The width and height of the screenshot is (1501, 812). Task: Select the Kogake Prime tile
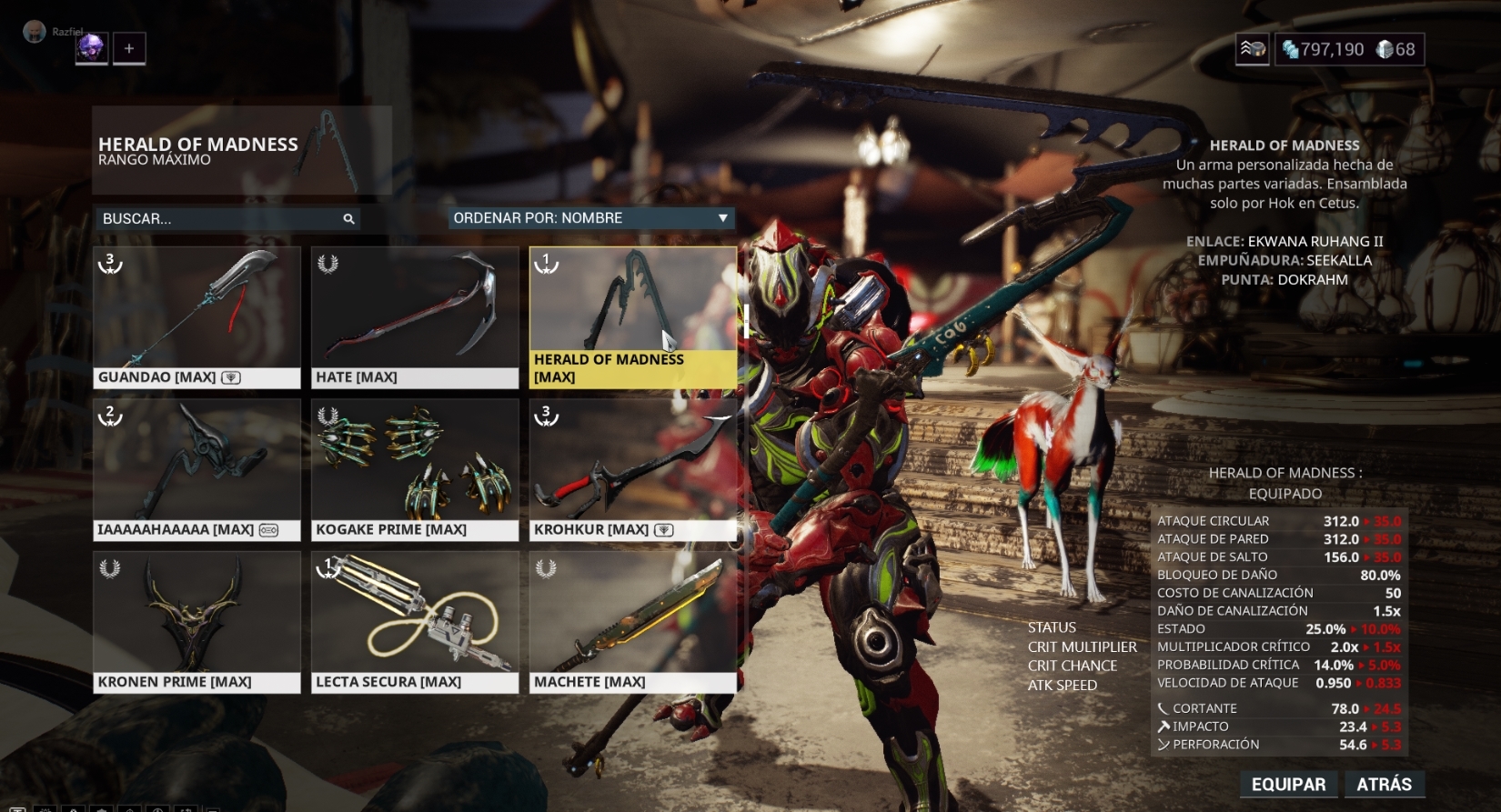pos(415,469)
